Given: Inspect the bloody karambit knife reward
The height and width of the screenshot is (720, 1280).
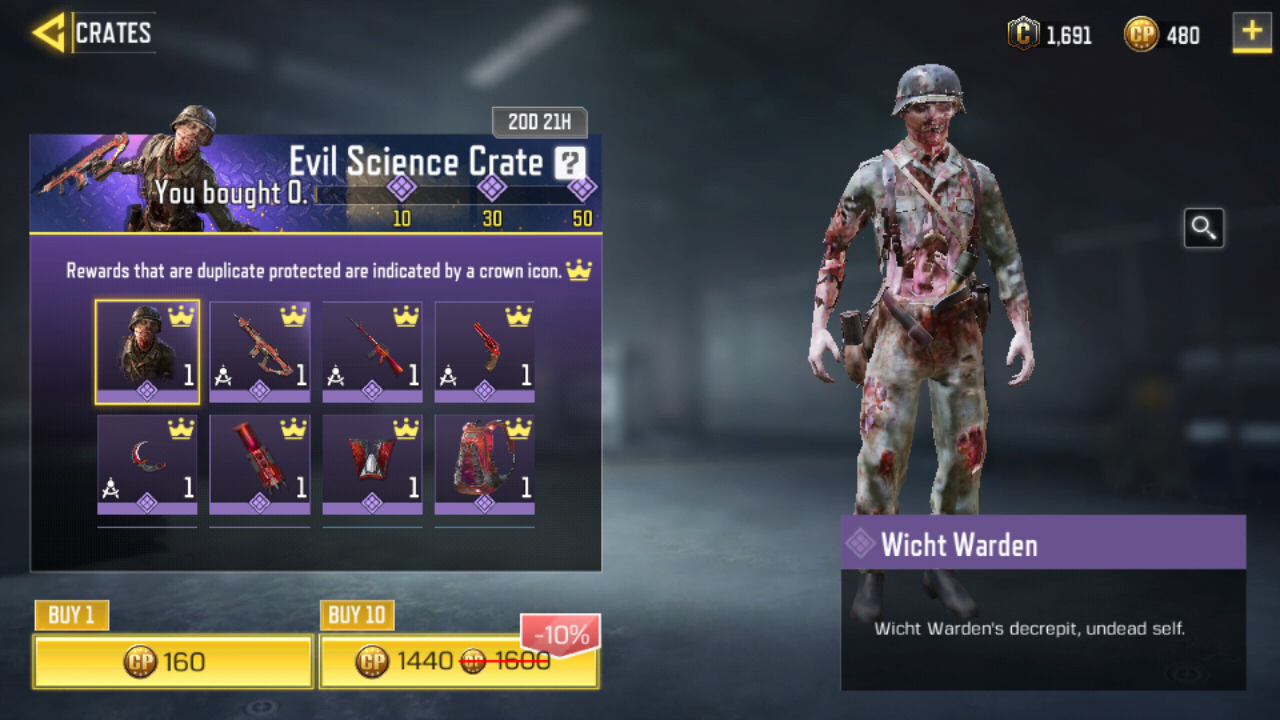Looking at the screenshot, I should tap(147, 464).
